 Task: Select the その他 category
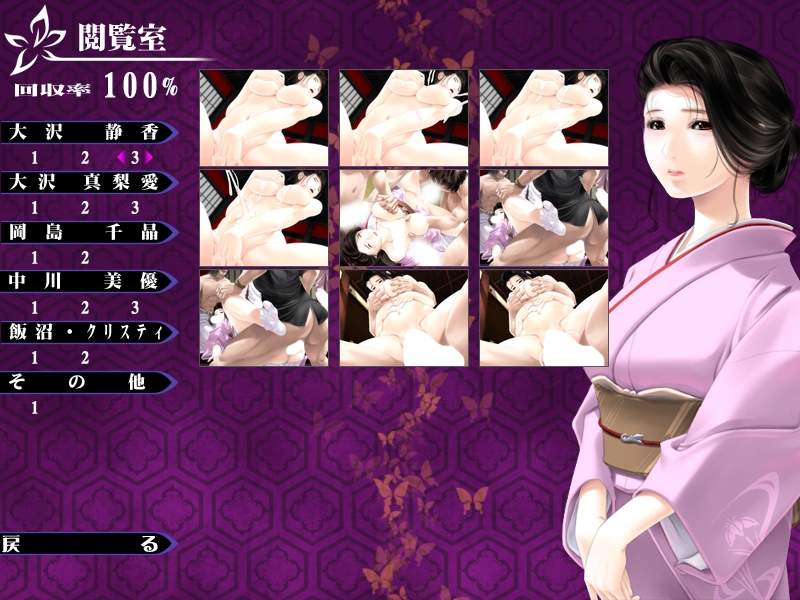[85, 382]
